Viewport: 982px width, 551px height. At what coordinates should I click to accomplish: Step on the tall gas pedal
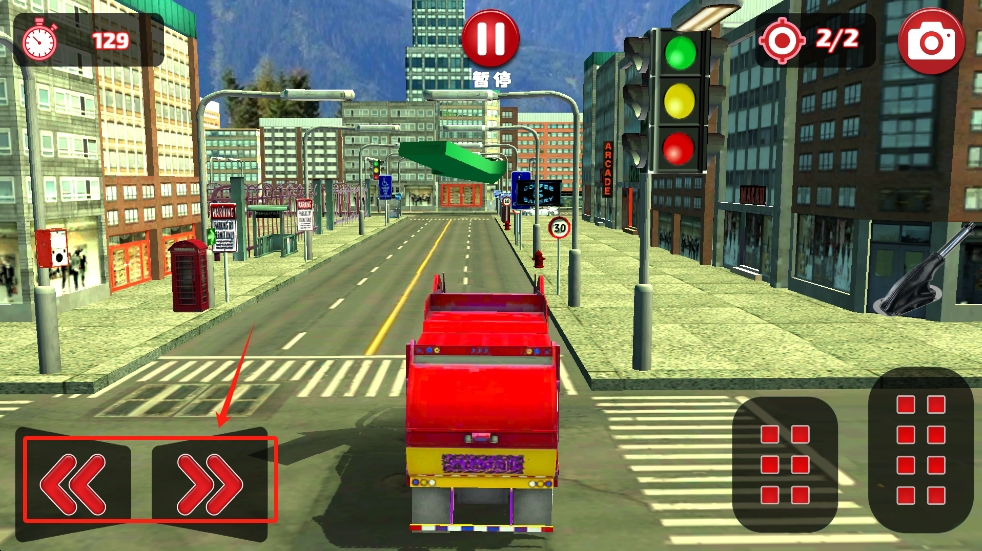point(921,450)
